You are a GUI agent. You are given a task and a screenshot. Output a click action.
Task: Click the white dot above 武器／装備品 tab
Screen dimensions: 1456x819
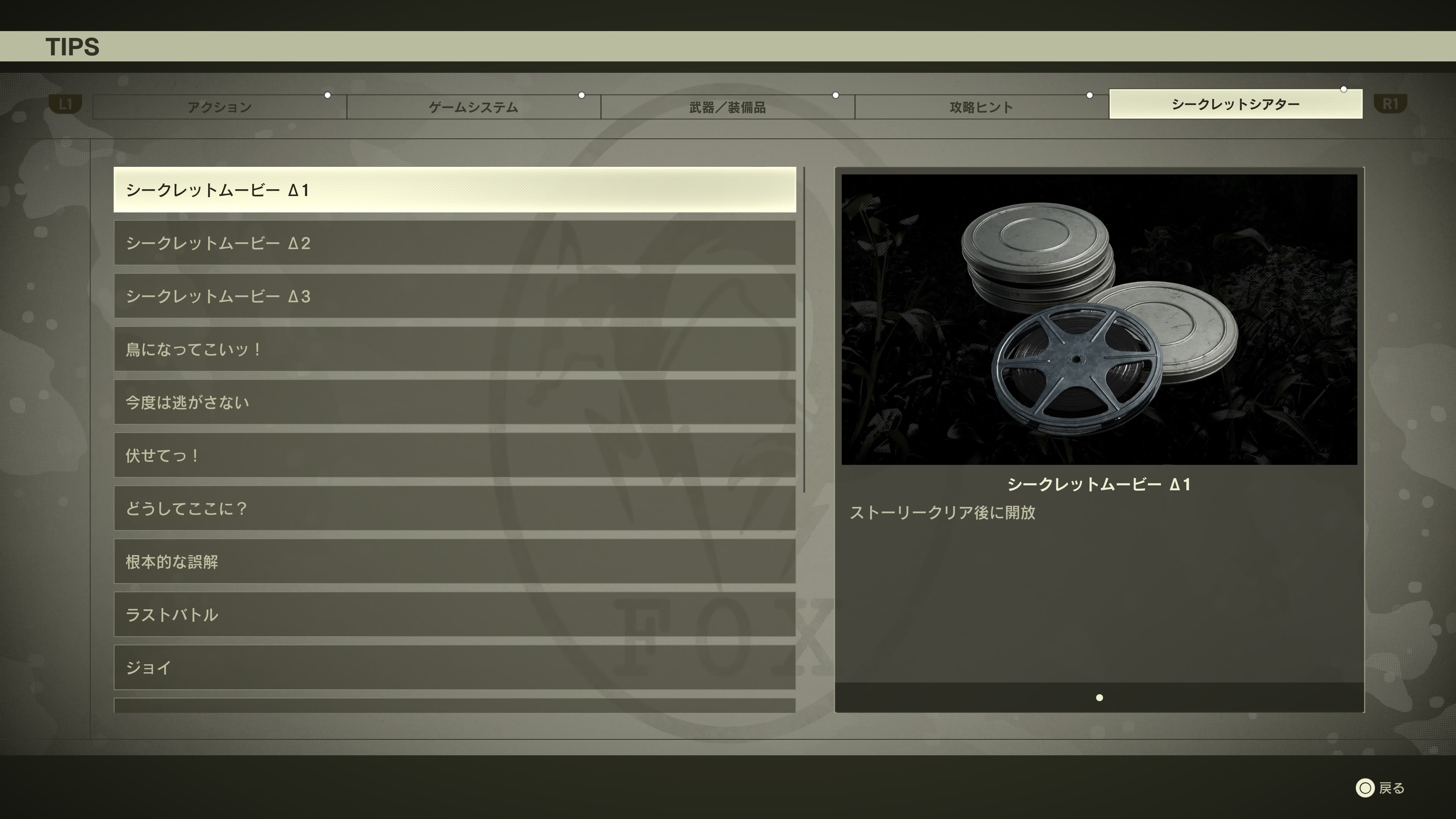(835, 95)
